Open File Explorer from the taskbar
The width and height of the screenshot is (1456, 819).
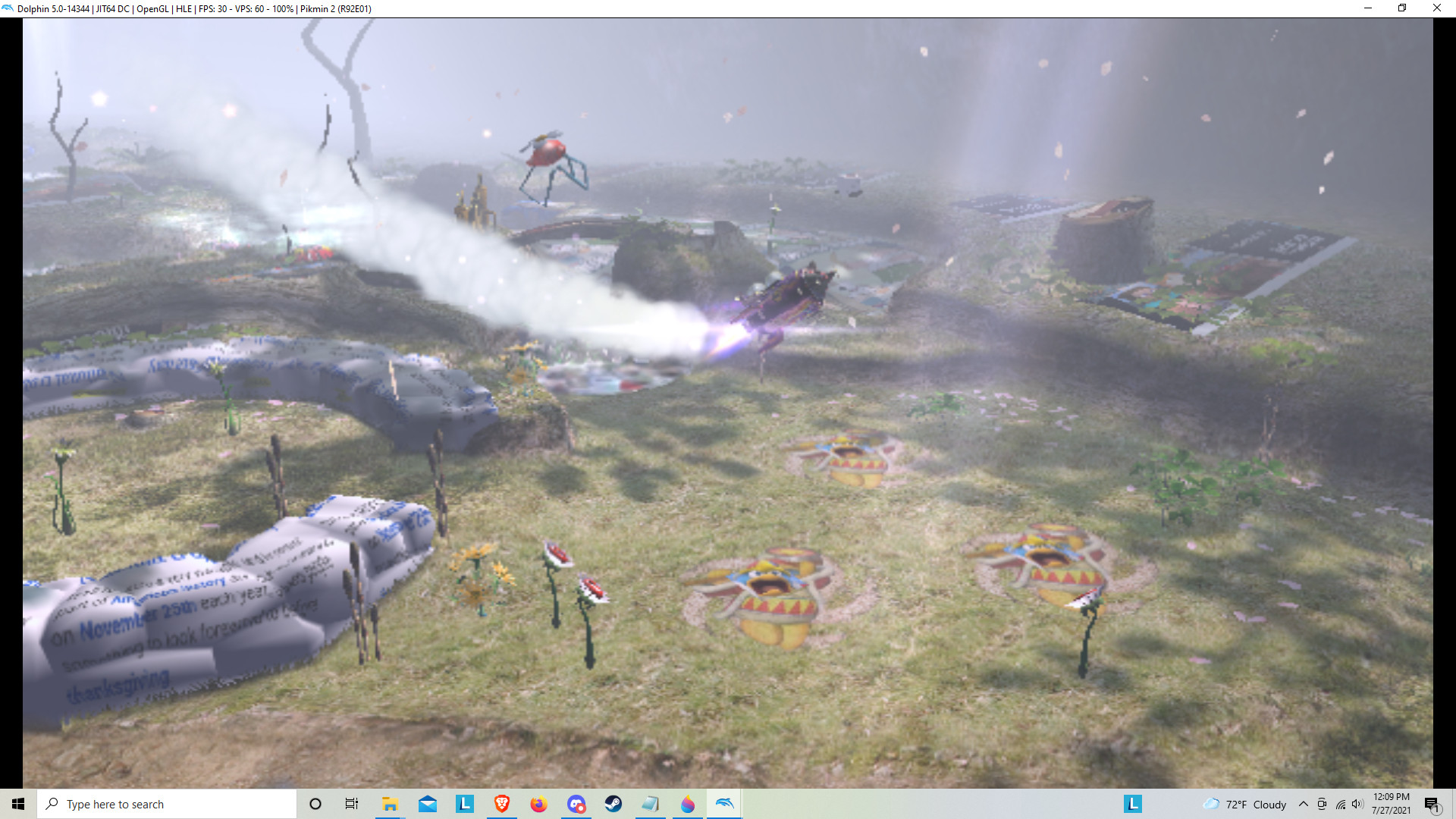point(390,804)
